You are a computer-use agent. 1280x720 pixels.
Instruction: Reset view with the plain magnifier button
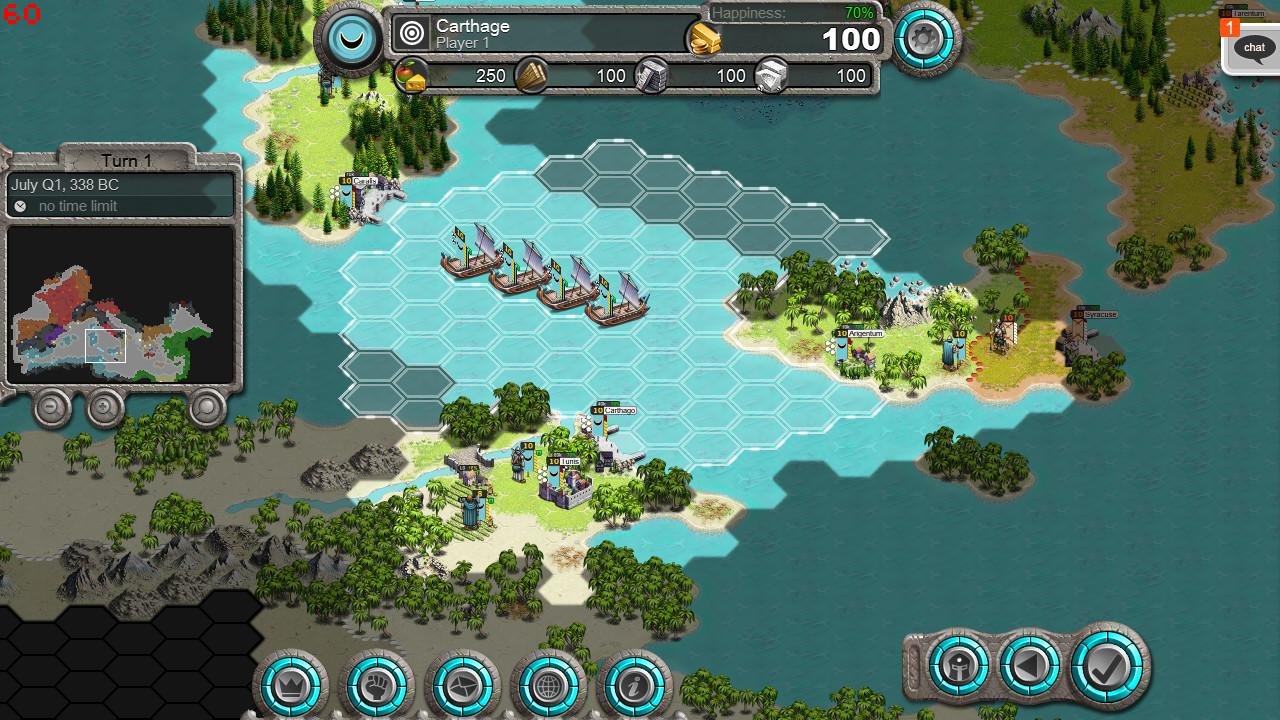pyautogui.click(x=207, y=407)
